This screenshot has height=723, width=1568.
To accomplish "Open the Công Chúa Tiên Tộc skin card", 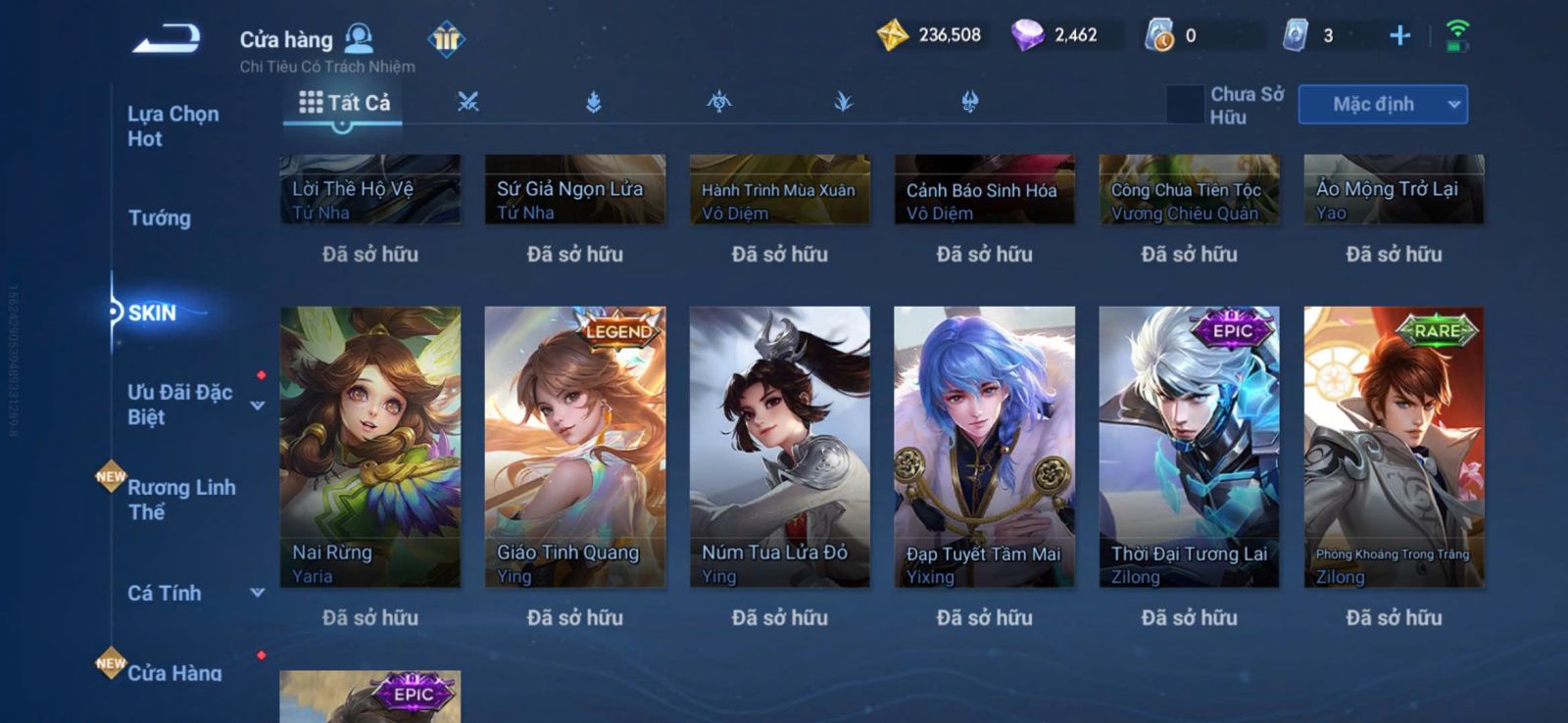I will pyautogui.click(x=1189, y=190).
